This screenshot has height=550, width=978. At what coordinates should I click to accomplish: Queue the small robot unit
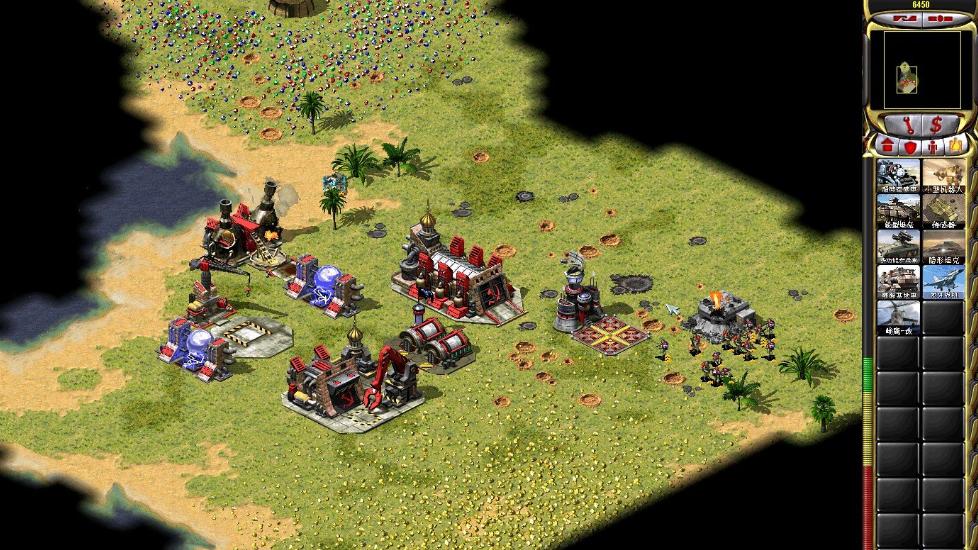coord(943,176)
